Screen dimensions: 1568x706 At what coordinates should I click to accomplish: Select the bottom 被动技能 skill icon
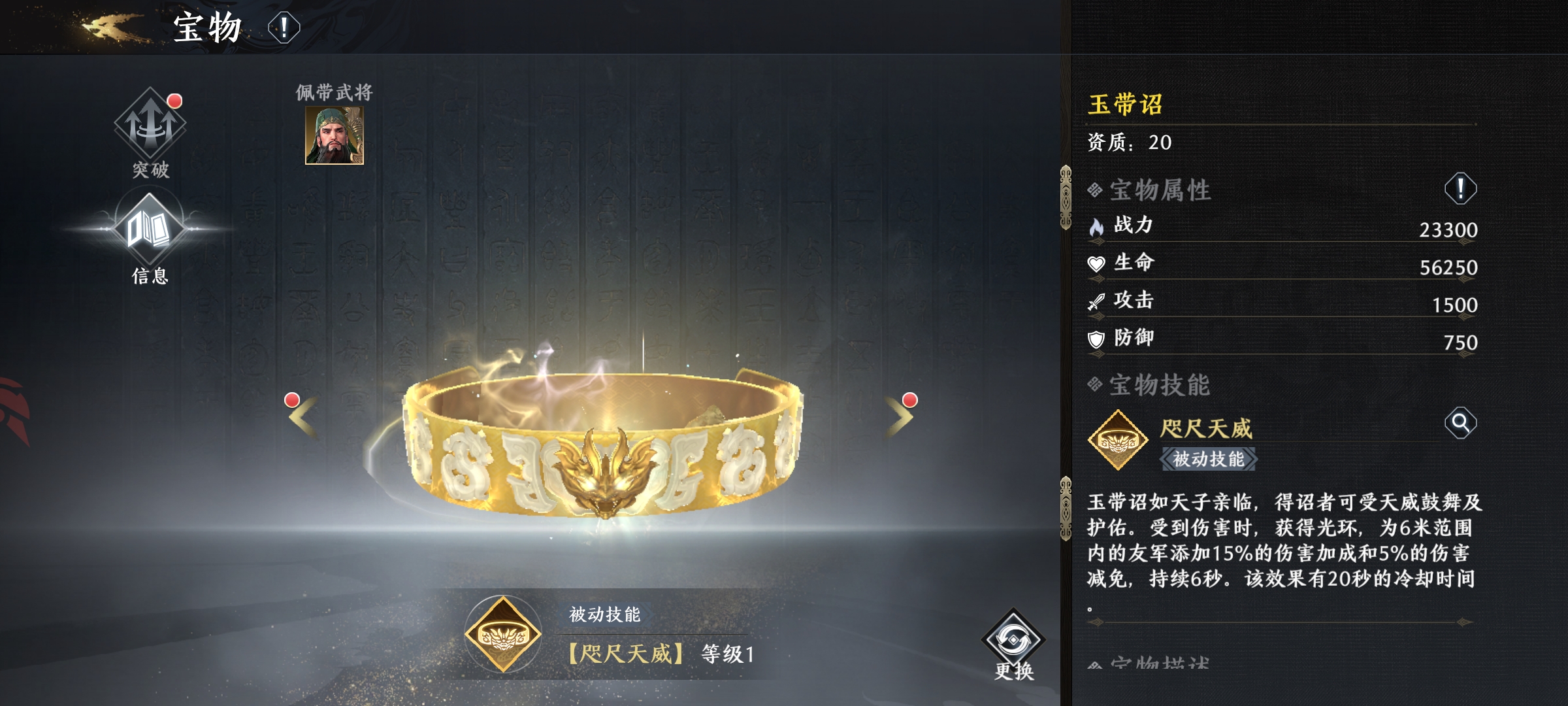click(x=502, y=634)
